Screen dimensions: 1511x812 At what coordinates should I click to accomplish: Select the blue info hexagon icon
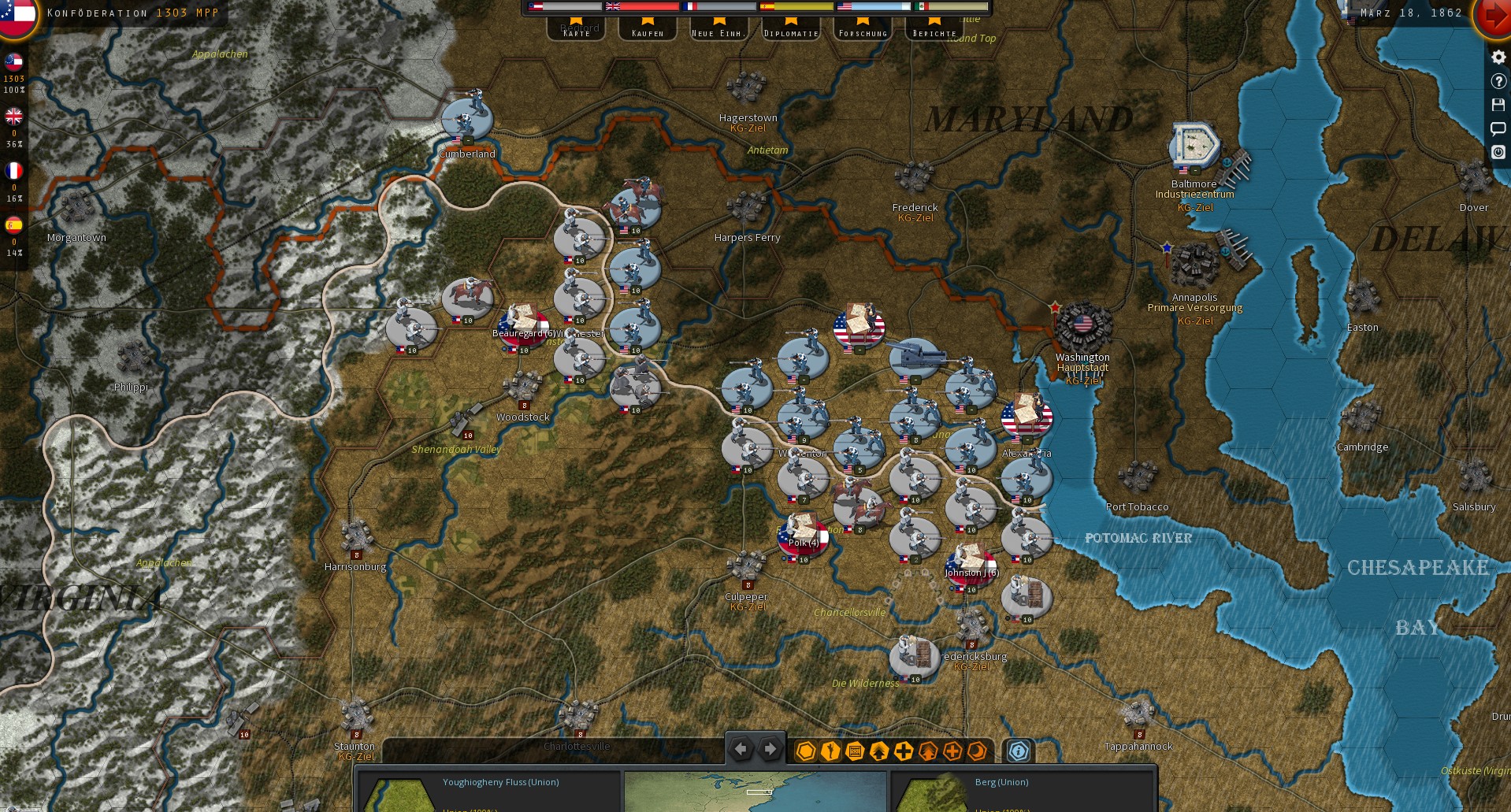(x=1019, y=751)
